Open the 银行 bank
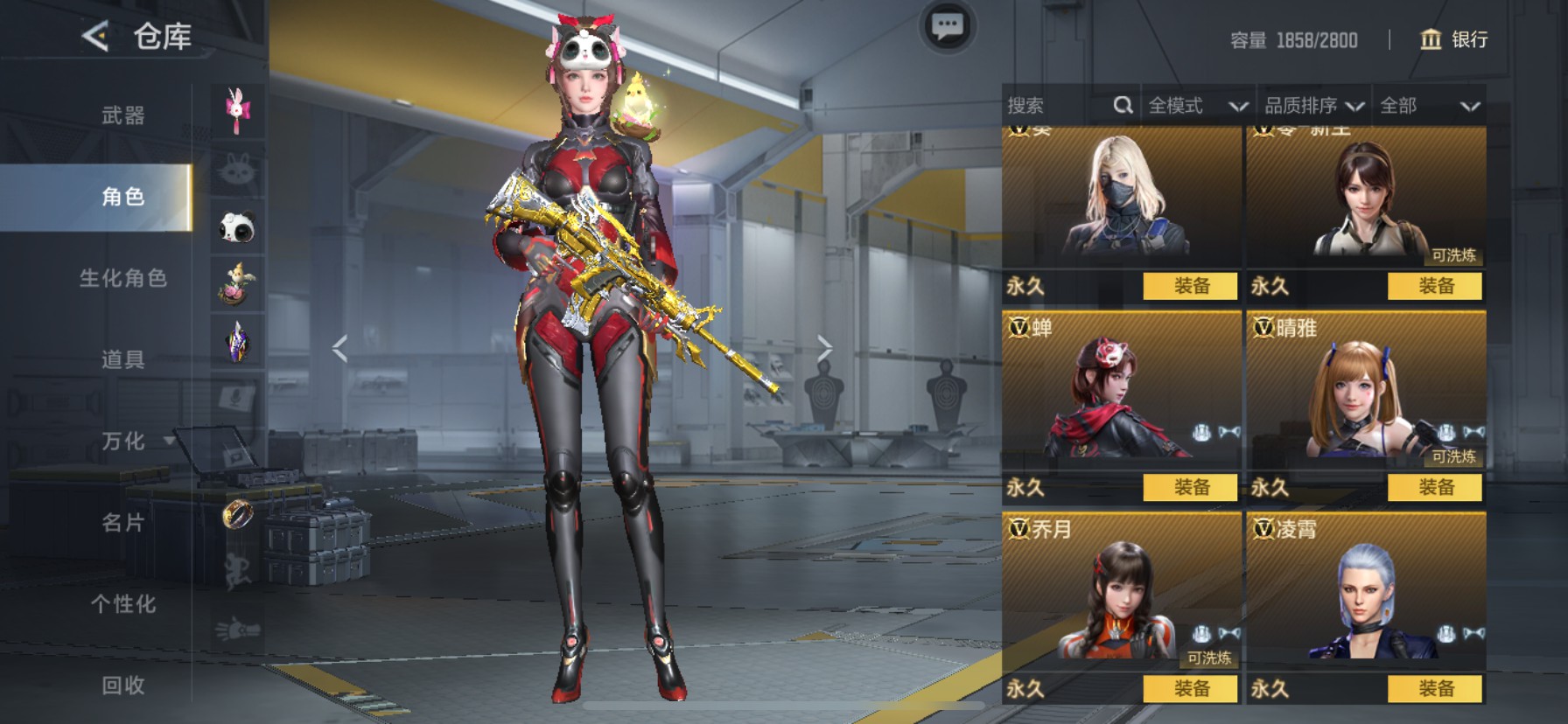 click(1453, 39)
